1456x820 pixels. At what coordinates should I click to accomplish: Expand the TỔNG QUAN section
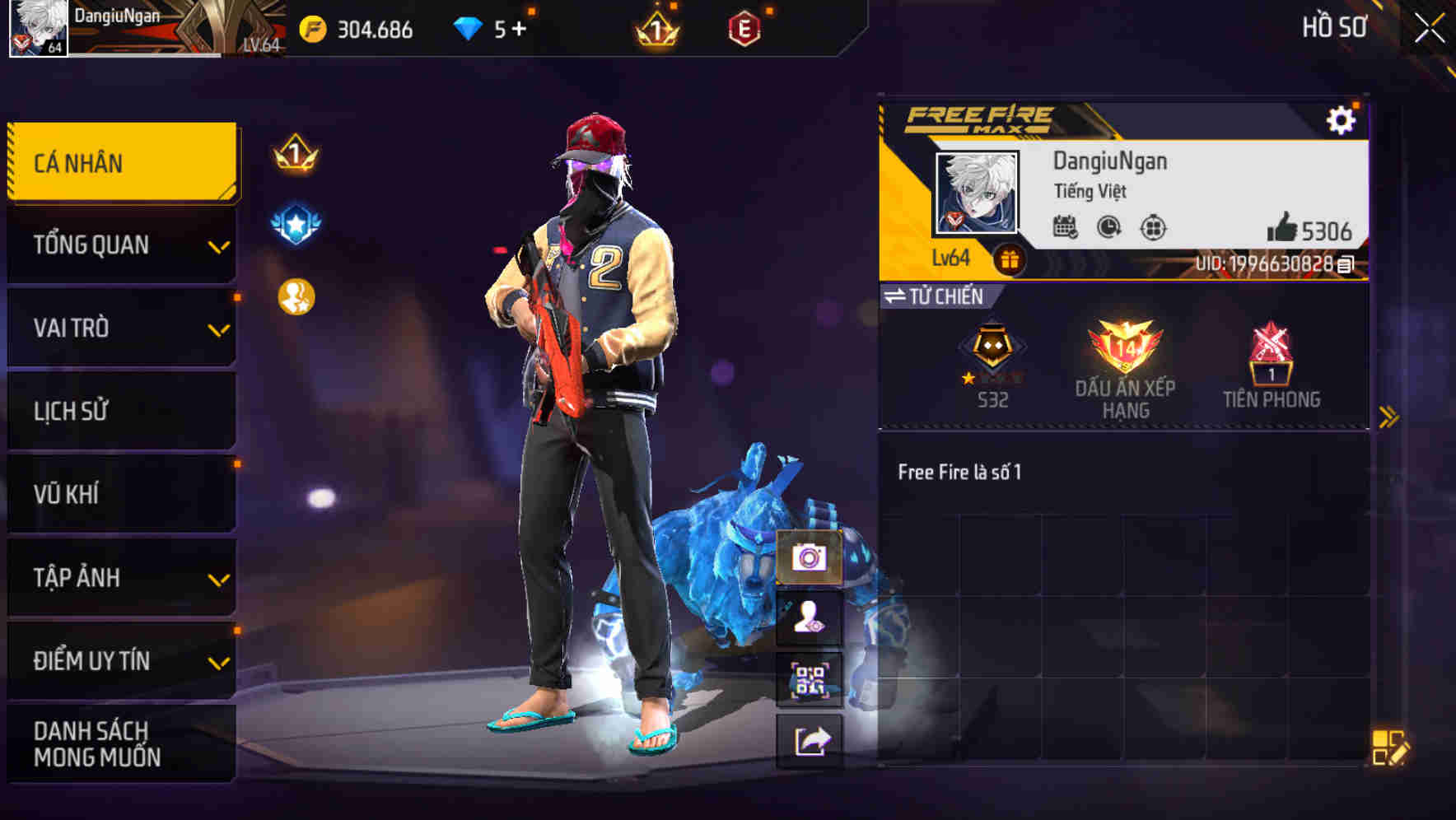(x=120, y=245)
